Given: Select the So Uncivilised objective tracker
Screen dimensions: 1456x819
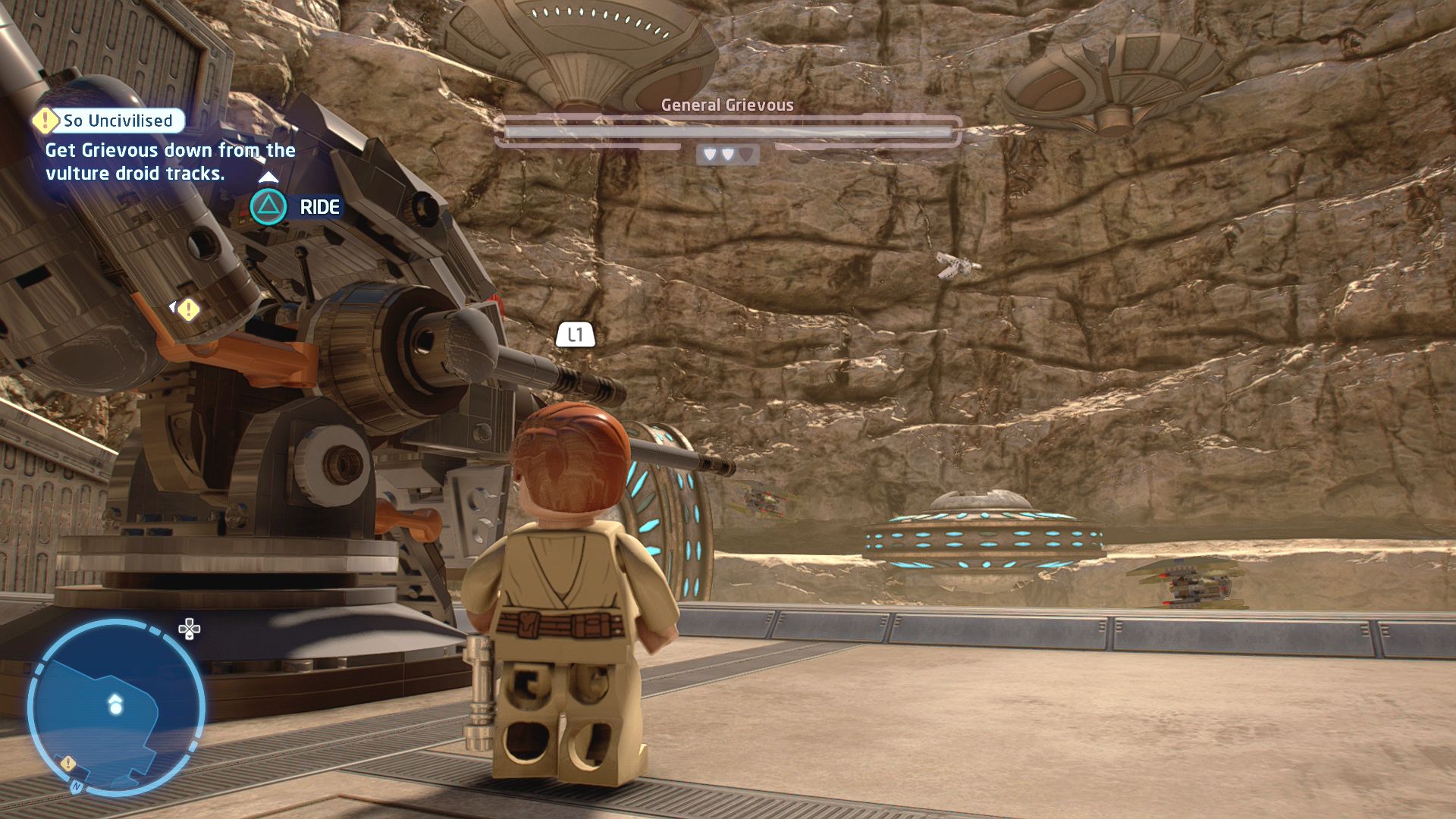Looking at the screenshot, I should [109, 121].
